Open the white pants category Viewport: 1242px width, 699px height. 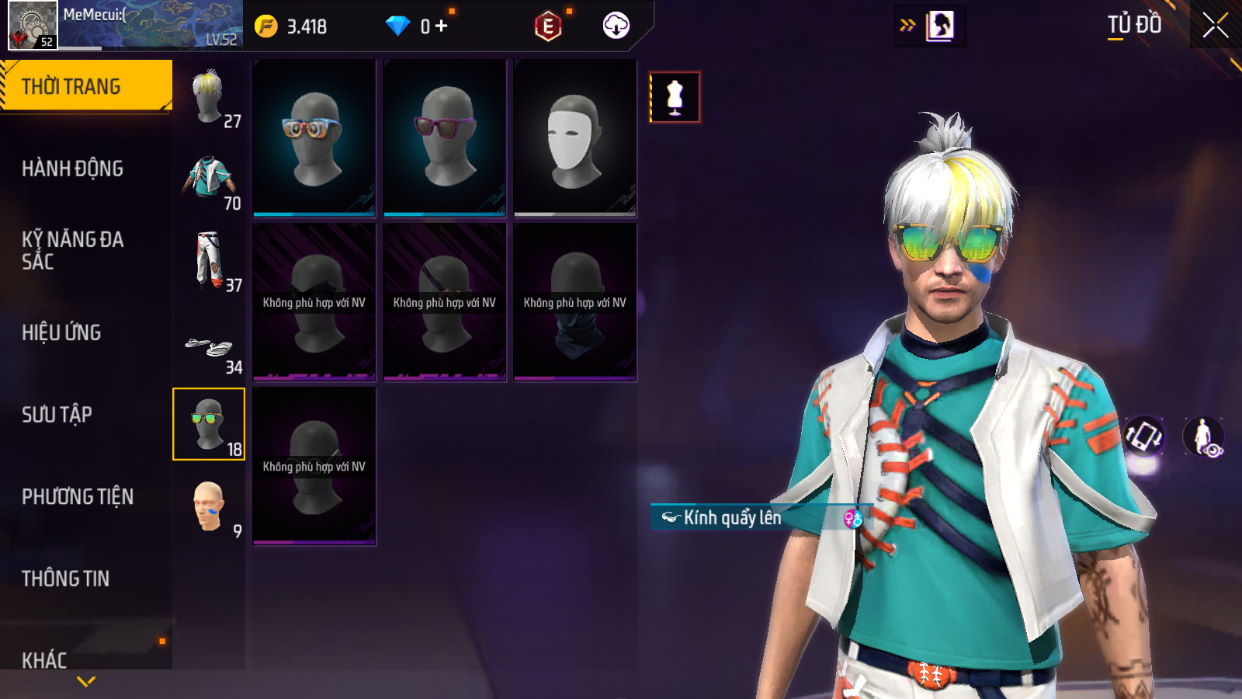click(x=209, y=261)
